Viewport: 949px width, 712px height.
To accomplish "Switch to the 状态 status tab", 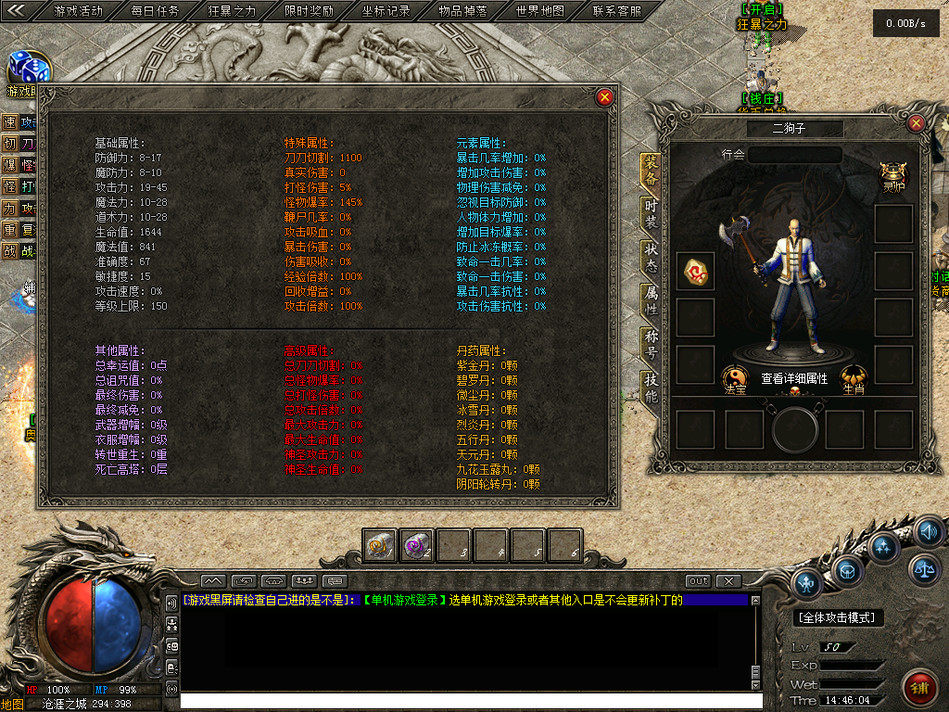I will coord(651,254).
